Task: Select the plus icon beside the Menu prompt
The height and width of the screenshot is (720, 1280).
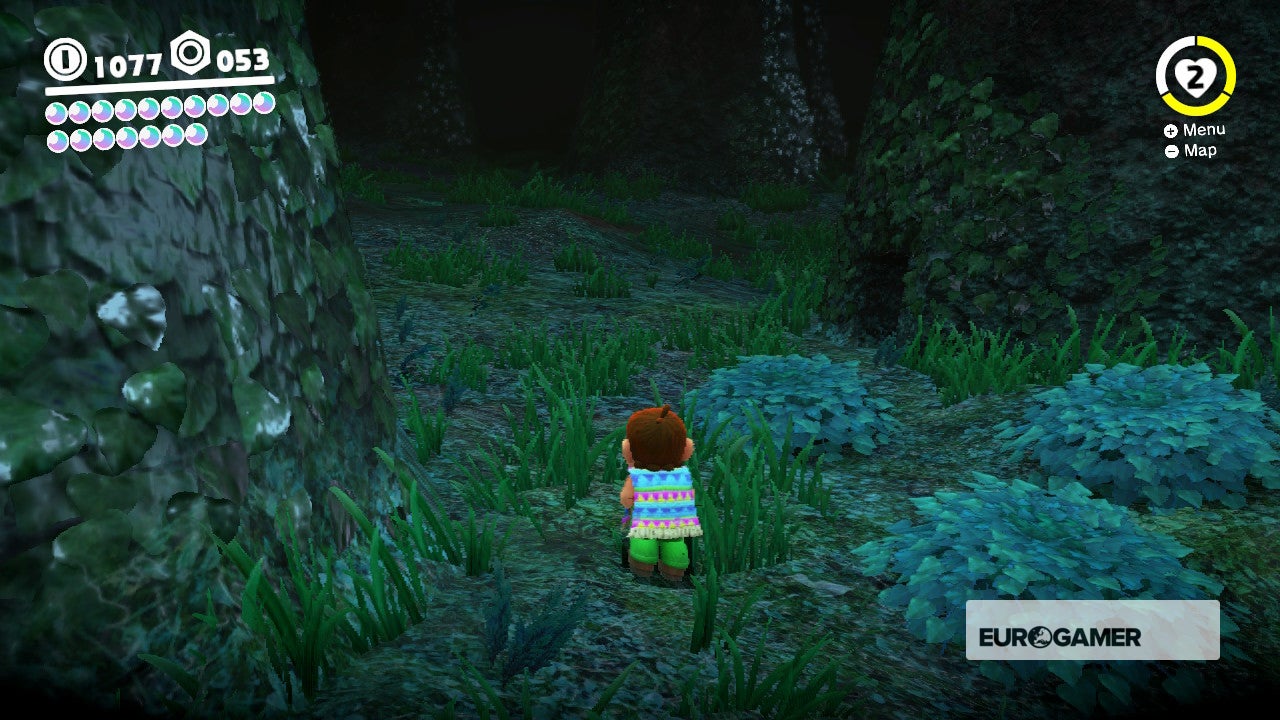Action: [1170, 130]
